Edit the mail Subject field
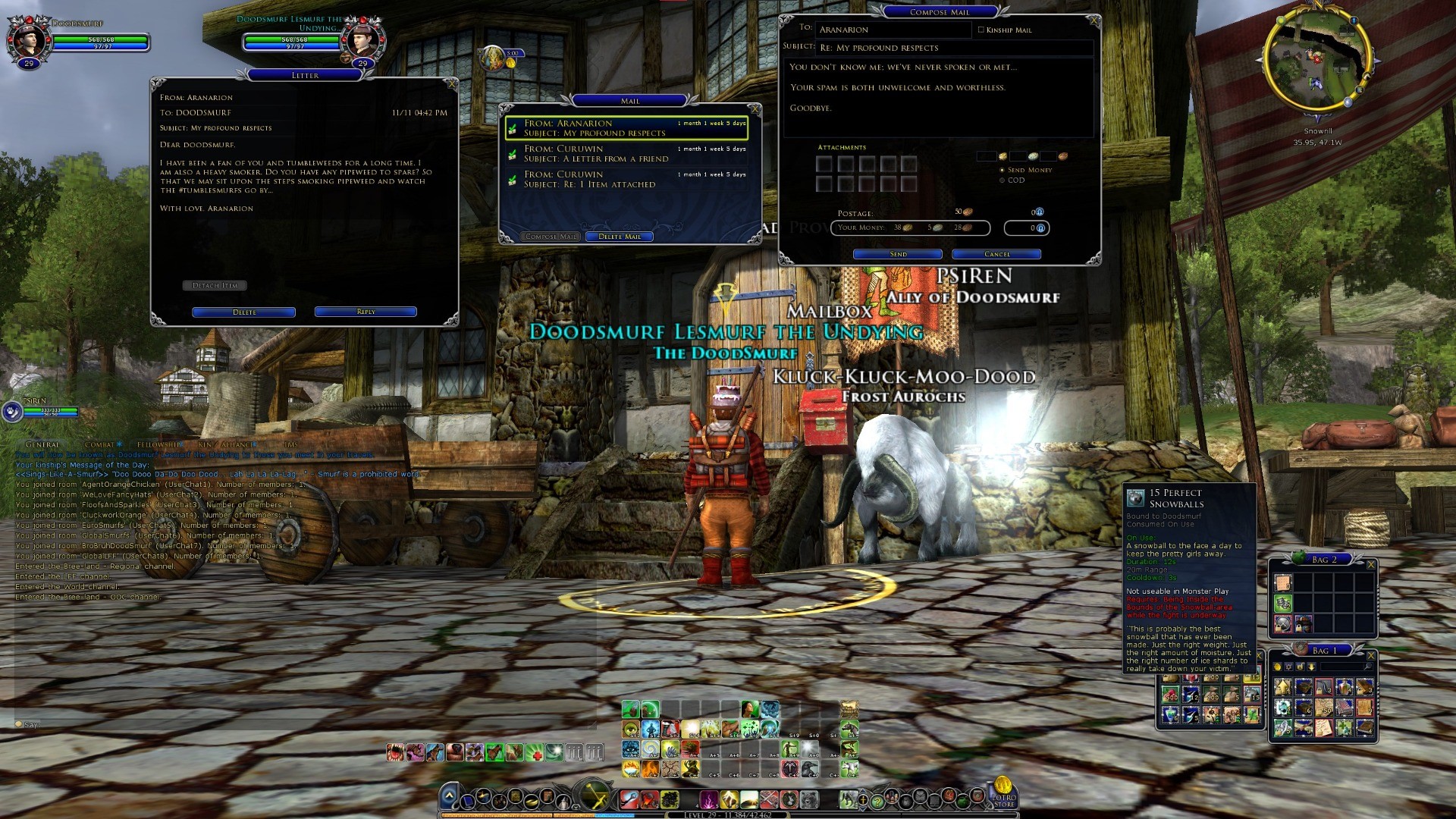This screenshot has height=819, width=1456. click(x=954, y=48)
